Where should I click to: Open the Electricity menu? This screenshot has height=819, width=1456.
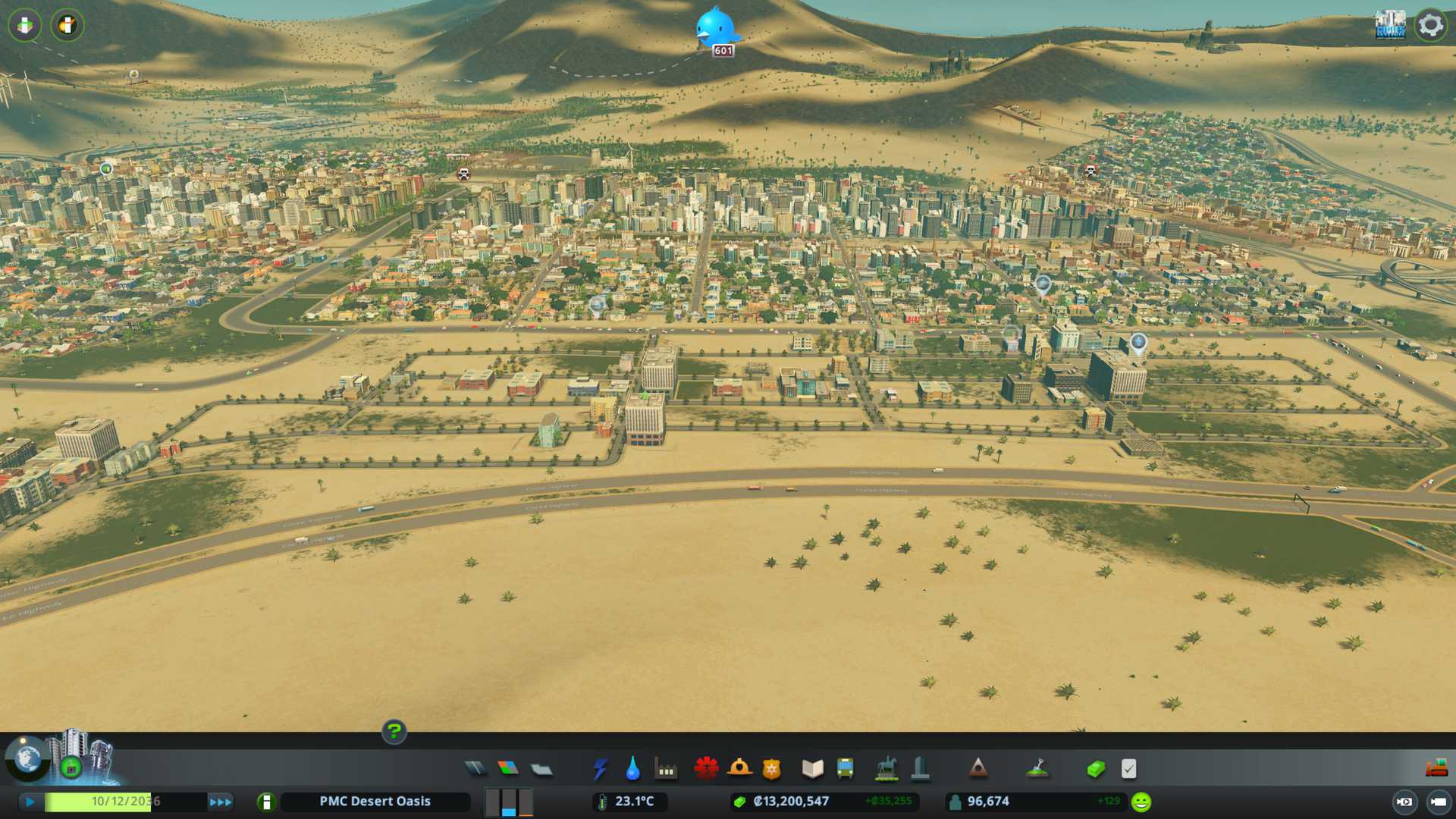click(601, 769)
